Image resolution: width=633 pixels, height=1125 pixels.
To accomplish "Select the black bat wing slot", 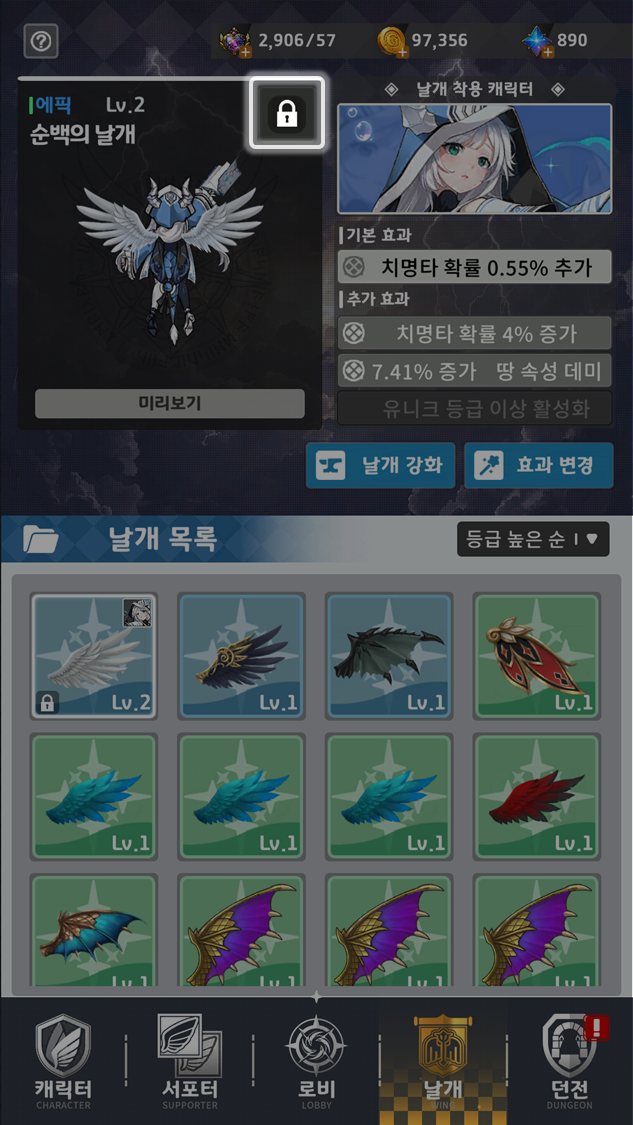I will [388, 655].
